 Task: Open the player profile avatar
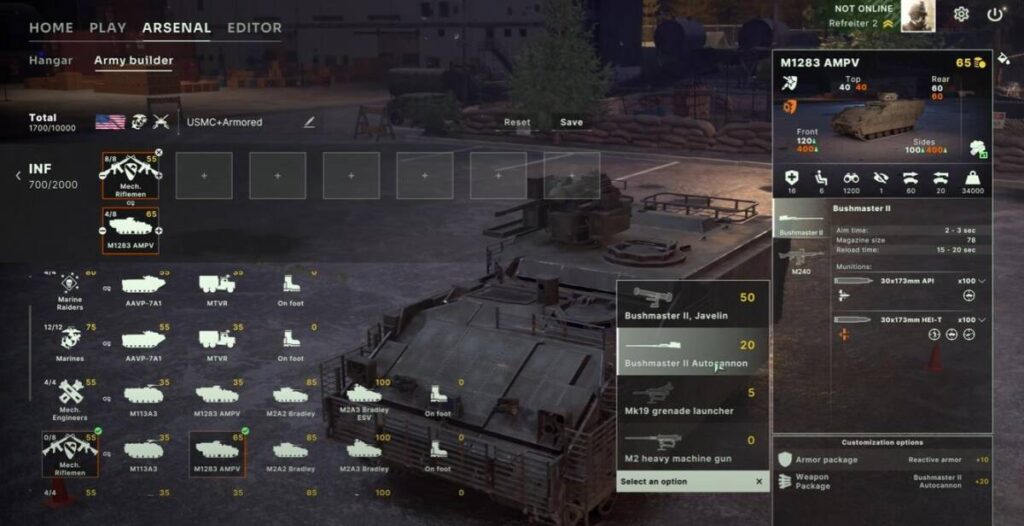point(917,16)
